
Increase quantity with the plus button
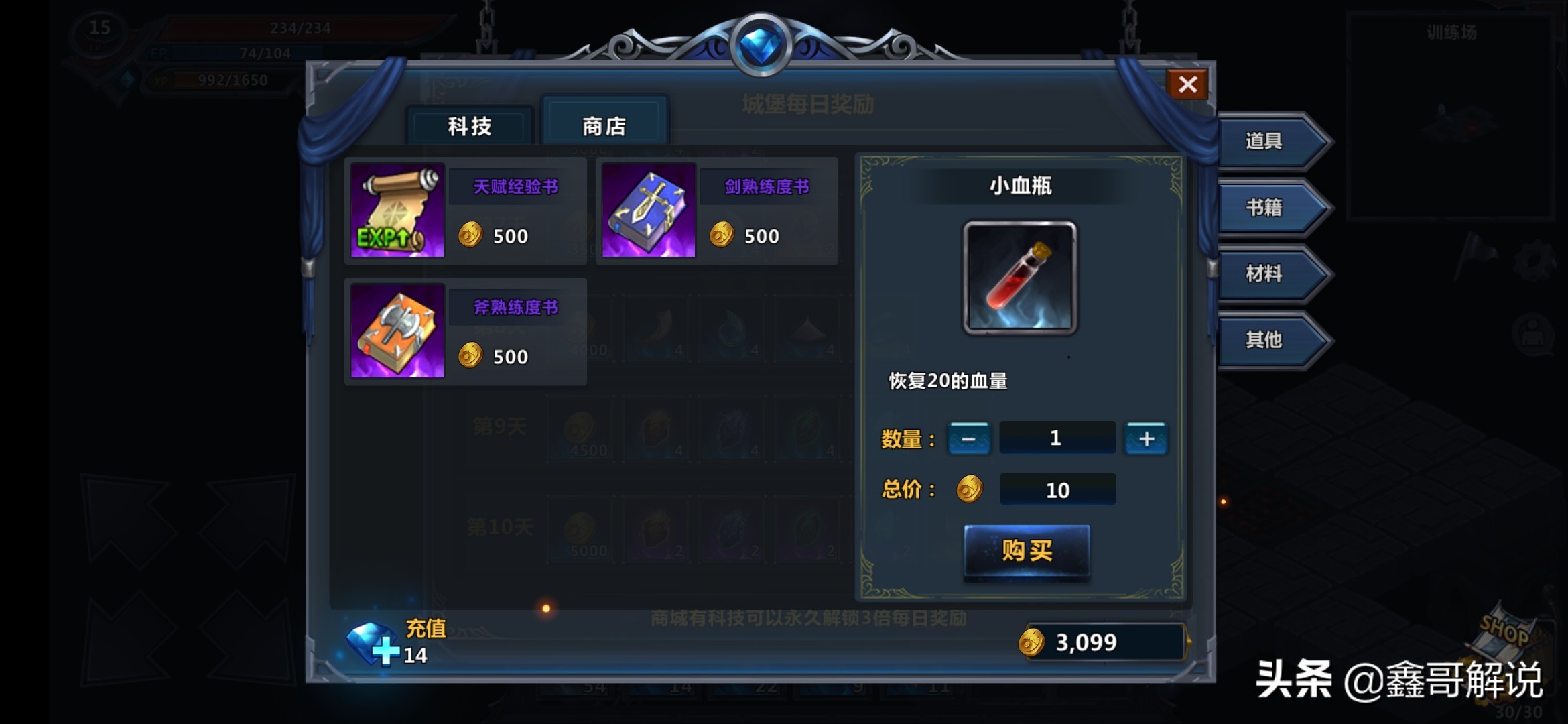(1146, 438)
